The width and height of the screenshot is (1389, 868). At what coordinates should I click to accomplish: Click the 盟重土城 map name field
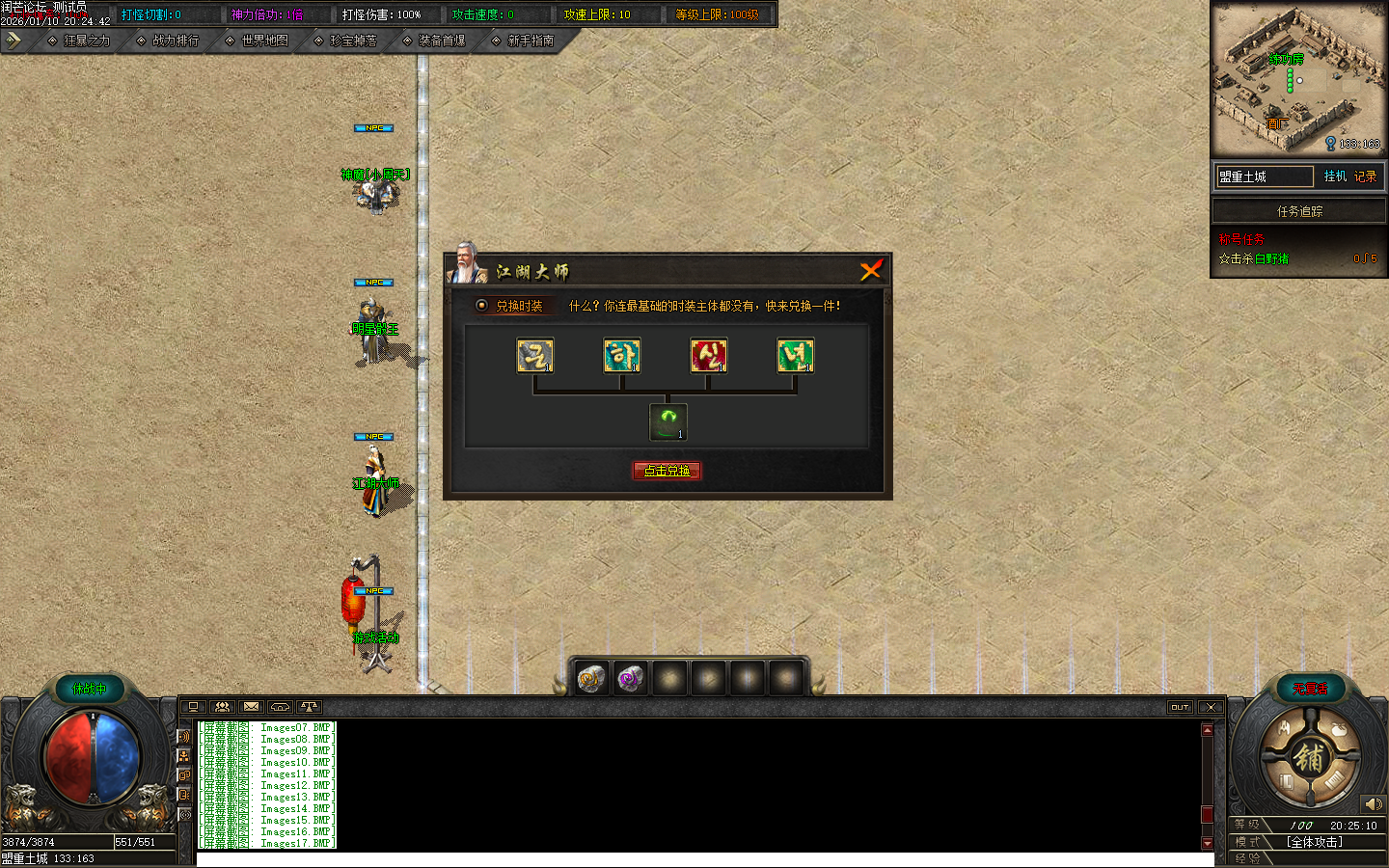(x=1263, y=176)
